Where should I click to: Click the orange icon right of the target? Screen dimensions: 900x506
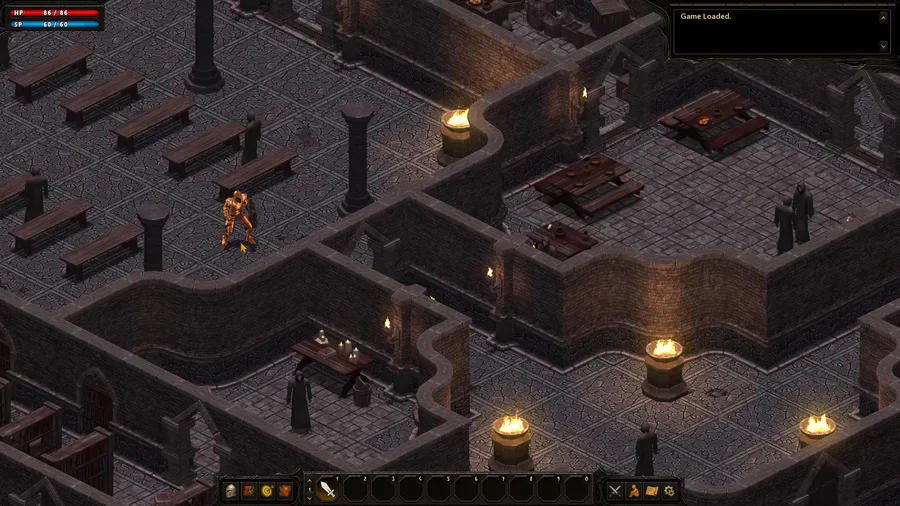[x=285, y=490]
